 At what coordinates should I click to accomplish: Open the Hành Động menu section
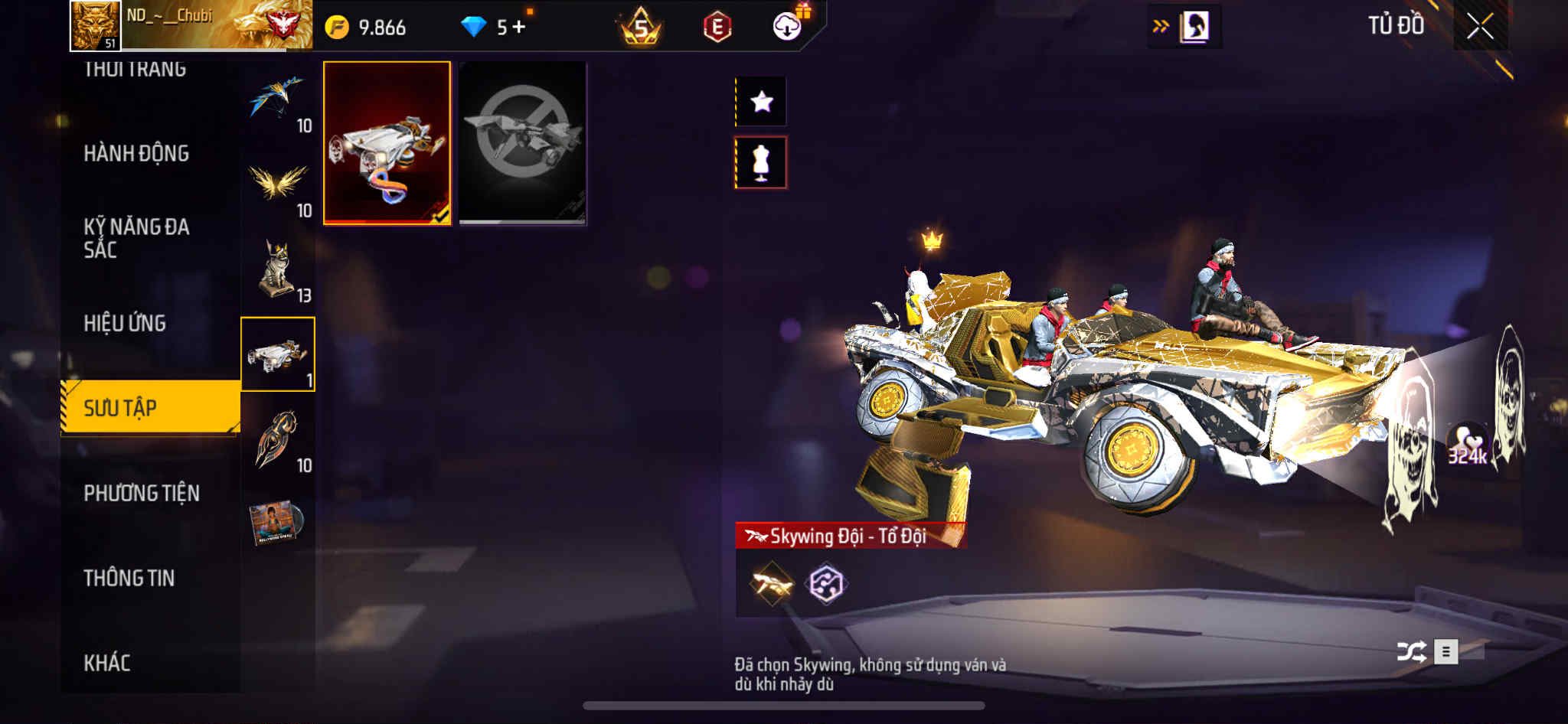(136, 154)
